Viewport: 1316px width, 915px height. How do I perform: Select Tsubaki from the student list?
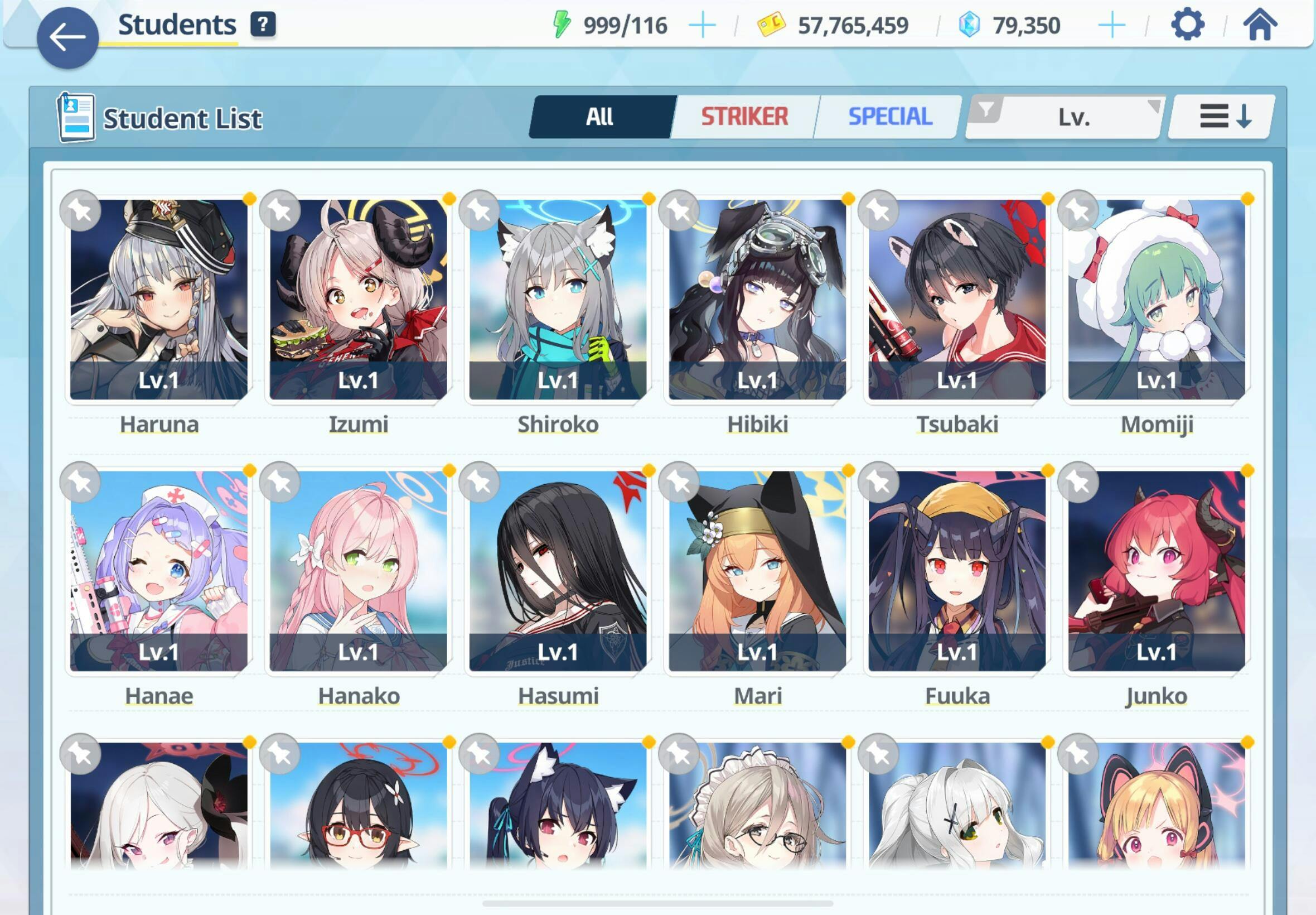pos(957,299)
